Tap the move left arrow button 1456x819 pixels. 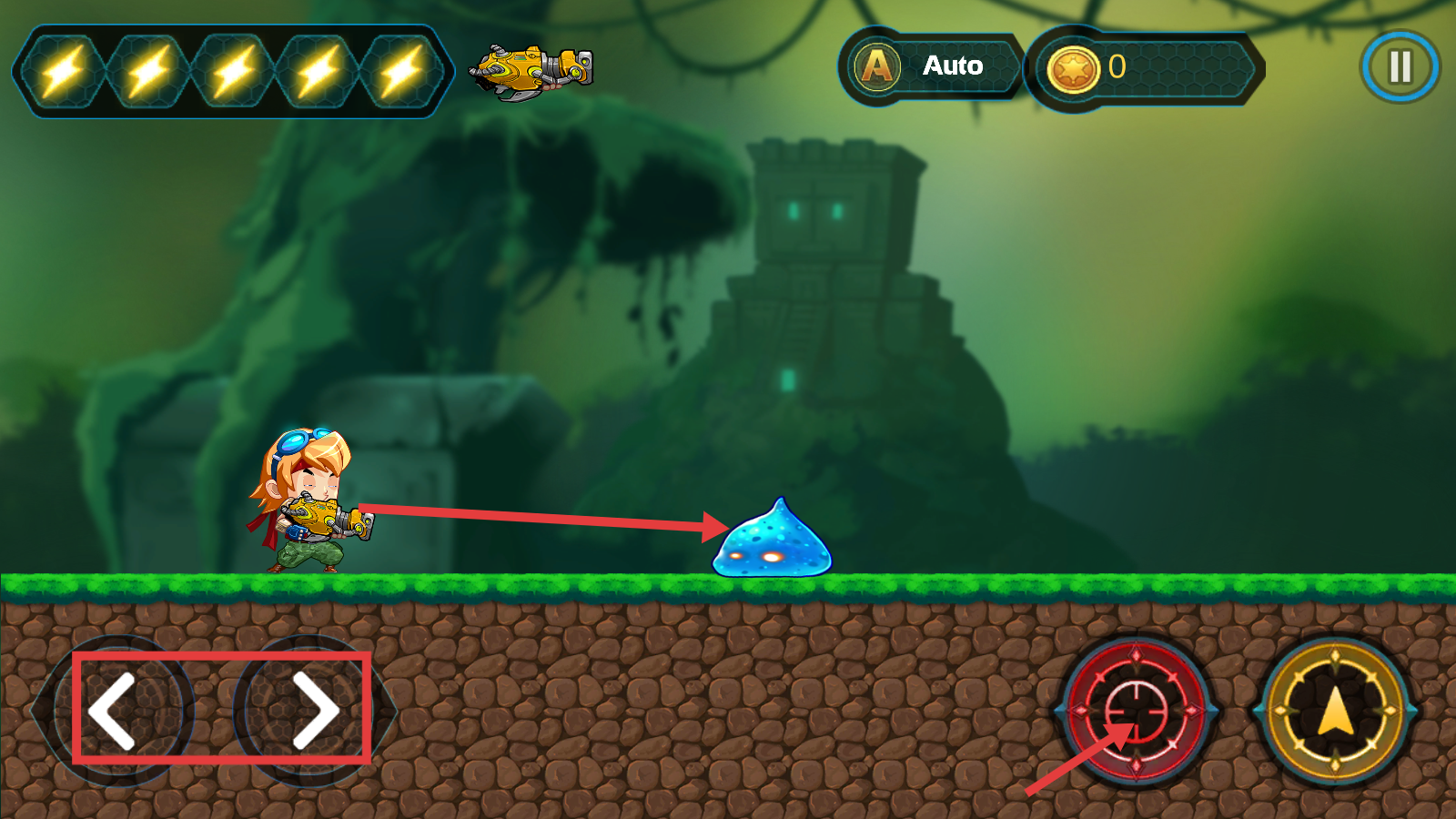point(114,711)
